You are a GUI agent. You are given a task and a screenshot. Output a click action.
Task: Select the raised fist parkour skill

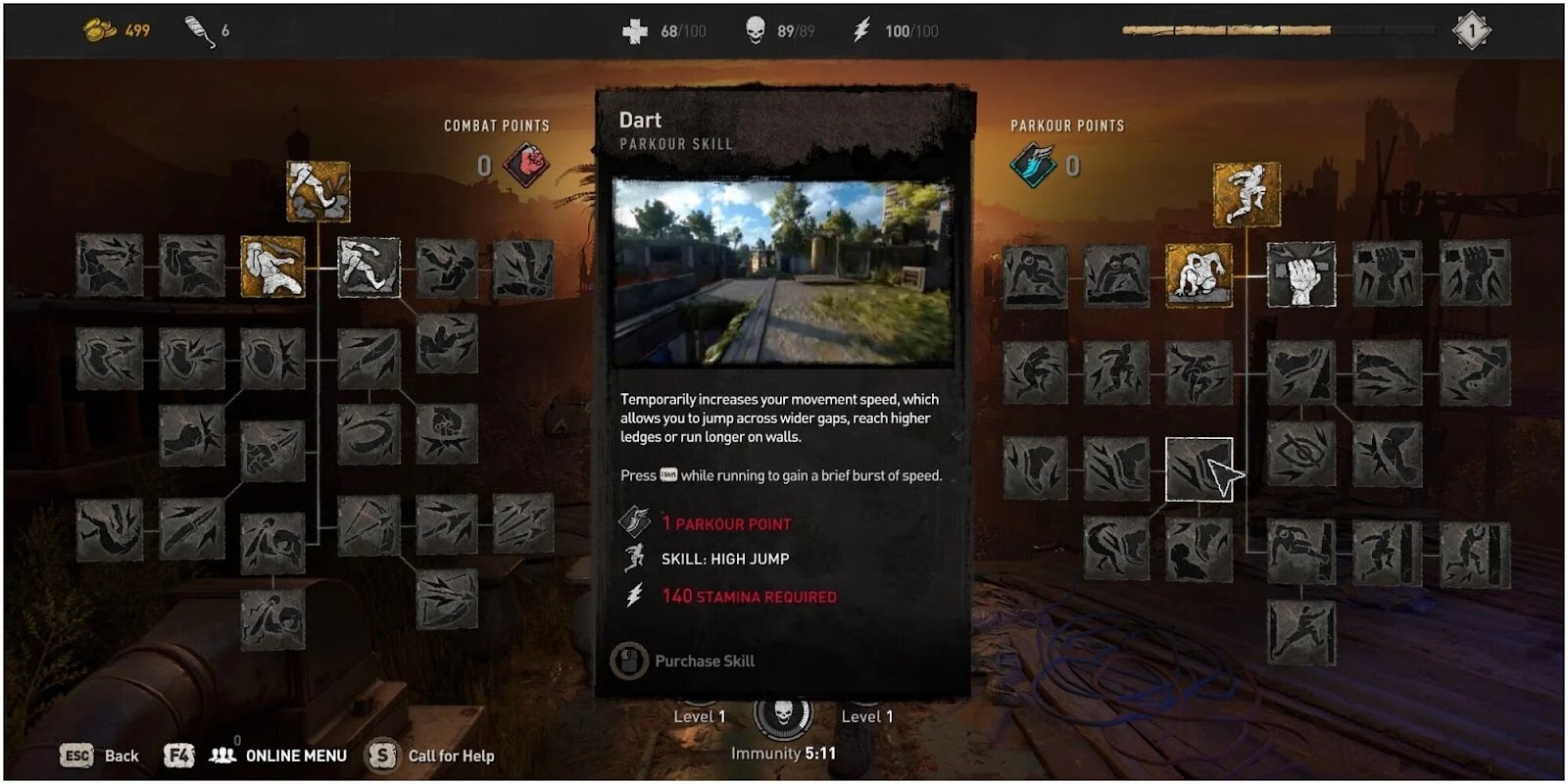tap(1300, 274)
